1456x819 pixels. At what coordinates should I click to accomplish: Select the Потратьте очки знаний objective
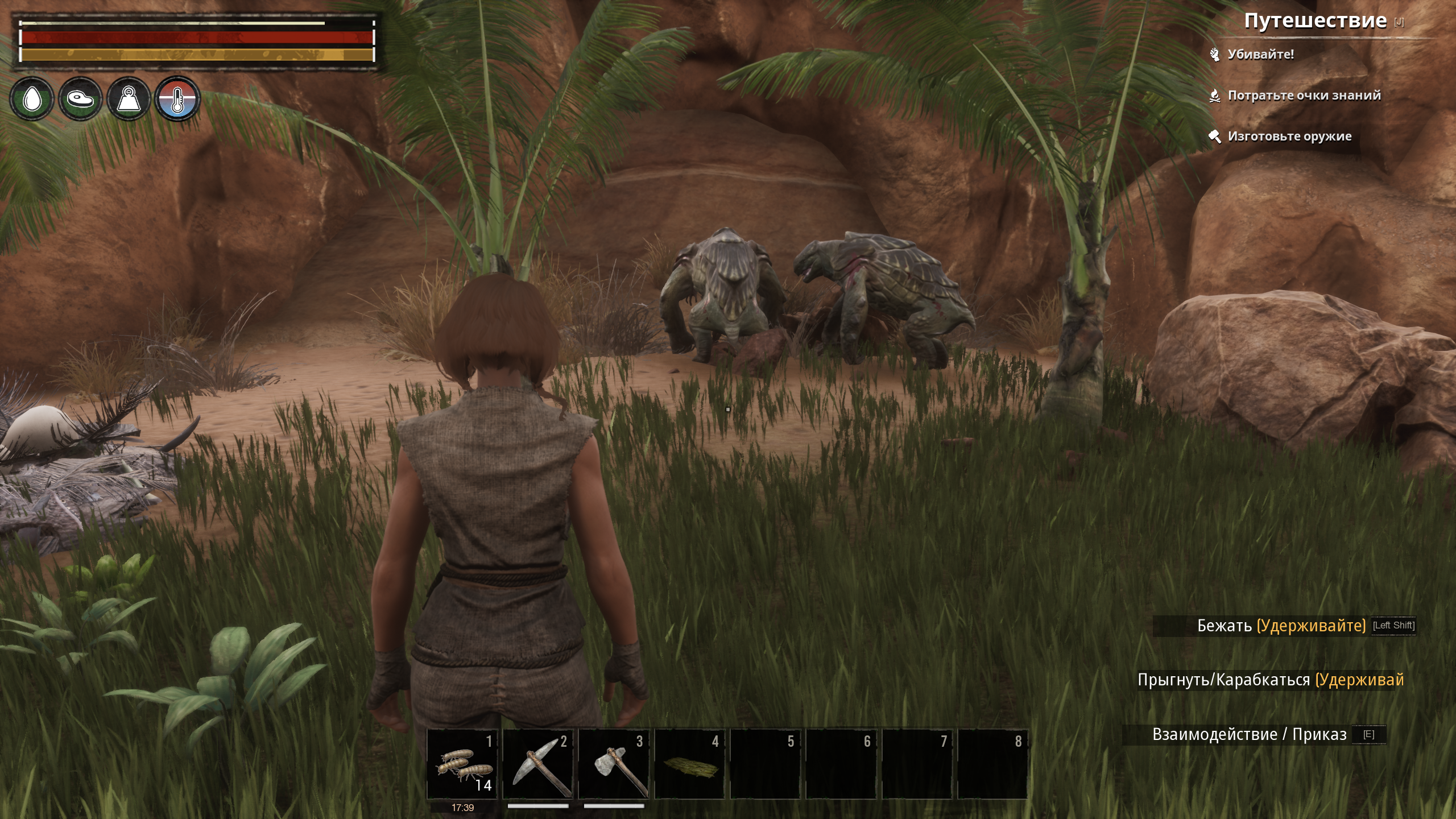(1304, 96)
